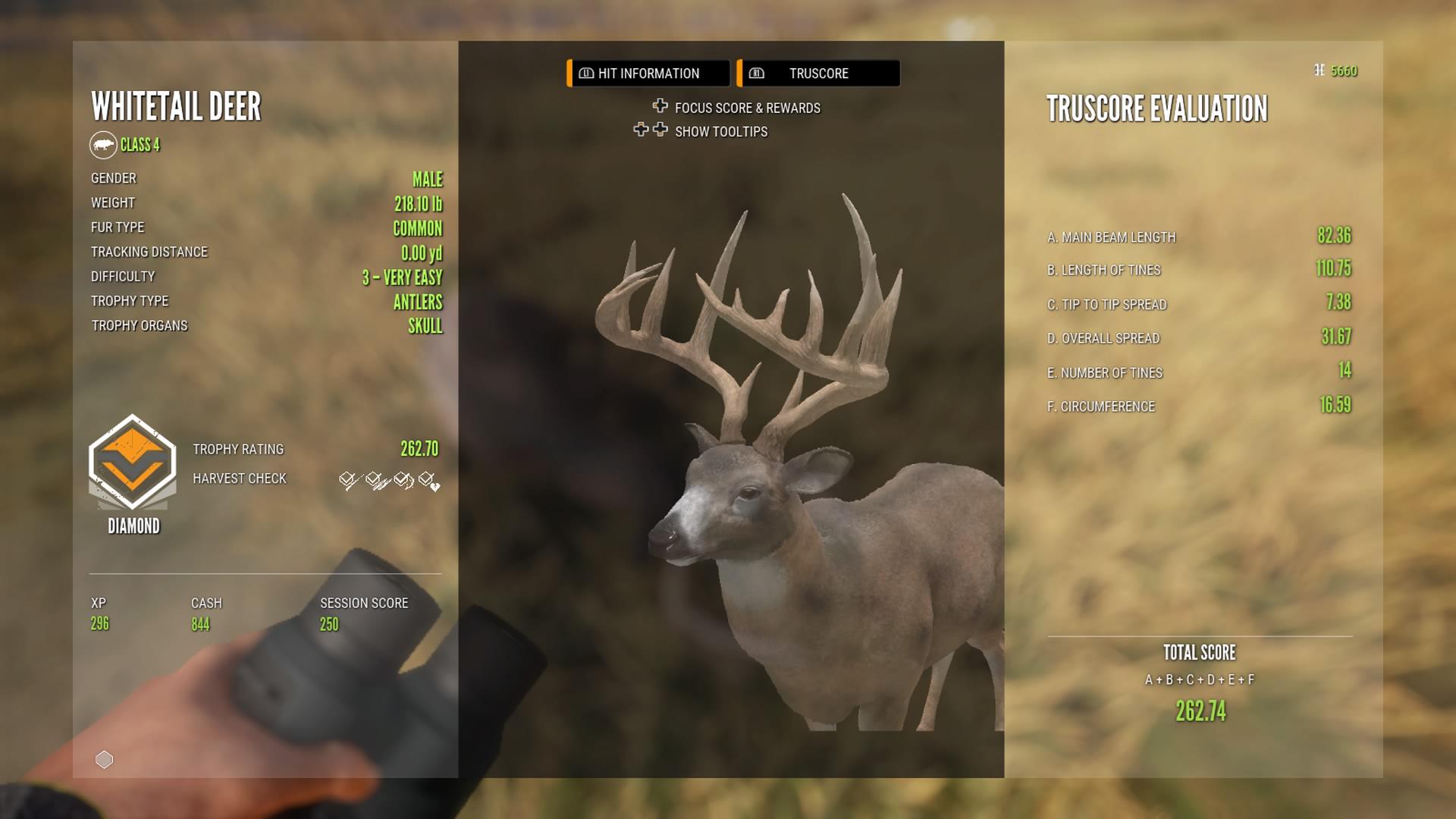Click the first harvest check icon
Image resolution: width=1456 pixels, height=819 pixels.
[x=348, y=479]
